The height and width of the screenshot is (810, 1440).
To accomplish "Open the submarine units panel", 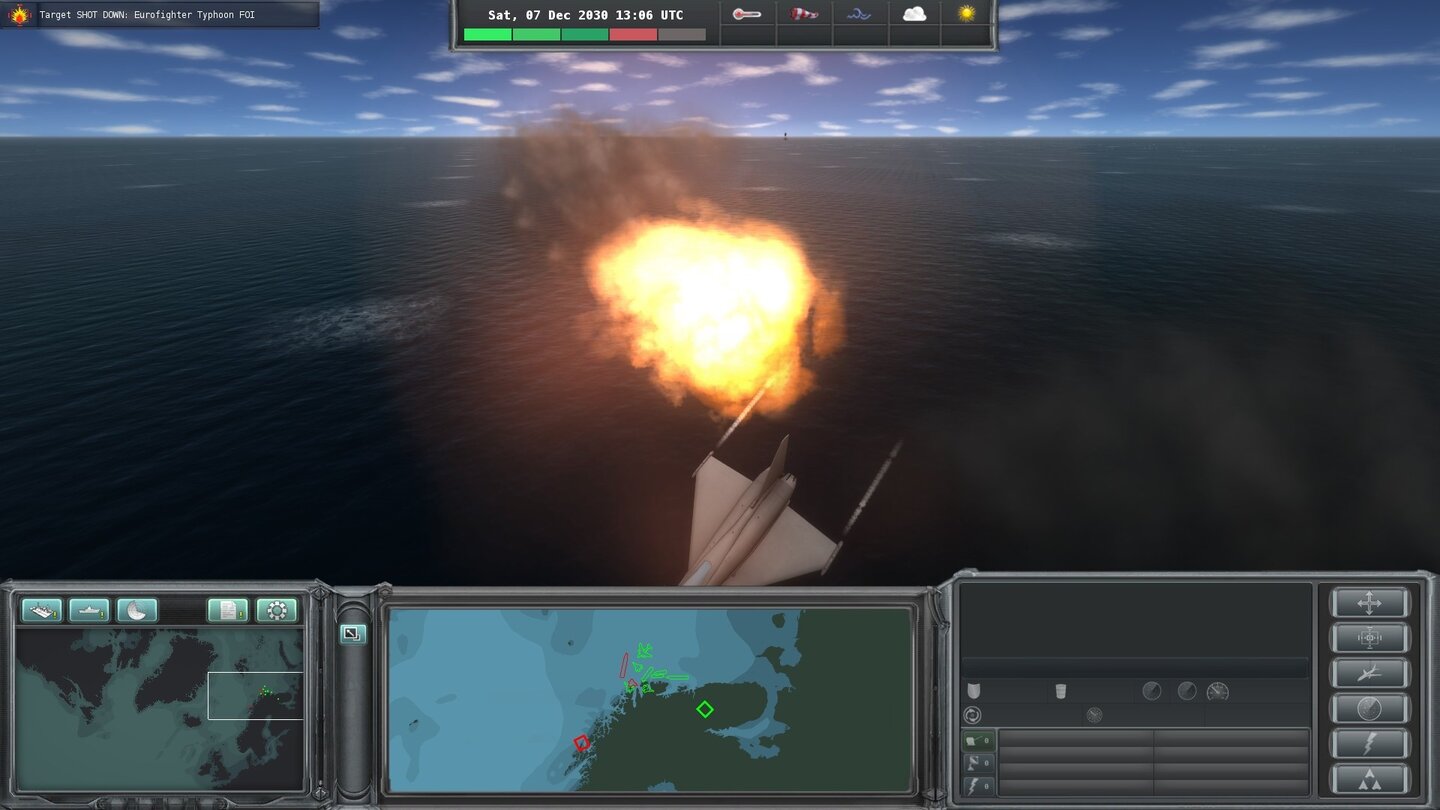I will tap(137, 610).
